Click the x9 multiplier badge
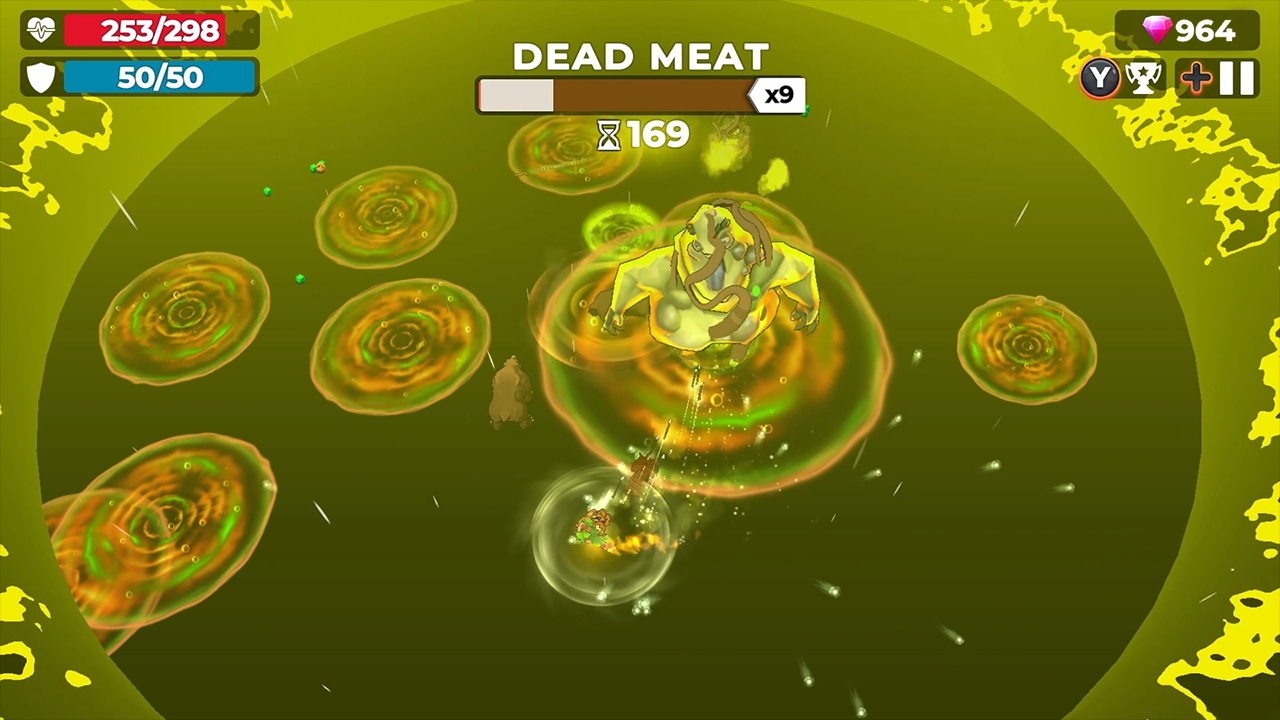Viewport: 1280px width, 720px height. coord(776,94)
